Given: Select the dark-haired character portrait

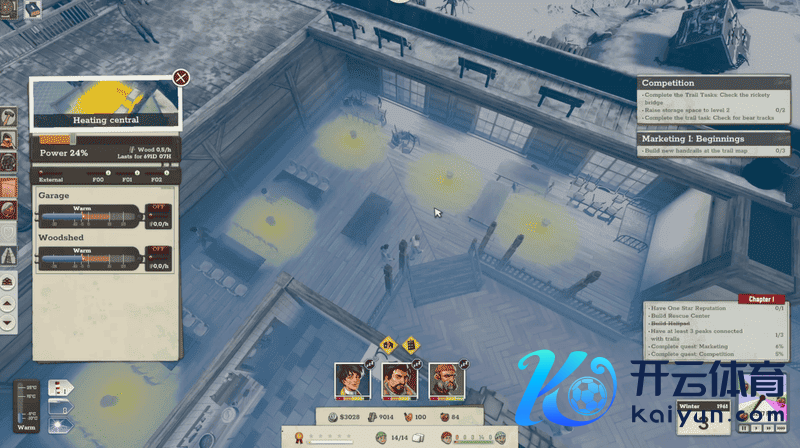Looking at the screenshot, I should coord(349,379).
